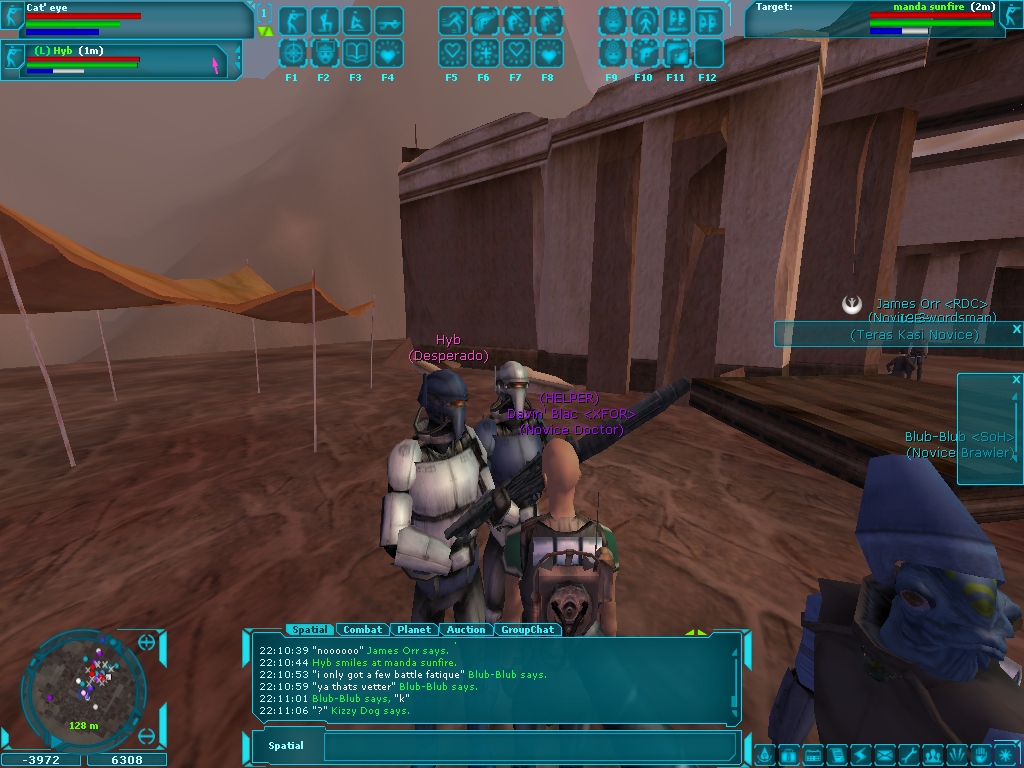Close the Teras Kasi Novice popup
1024x768 pixels.
(1016, 329)
